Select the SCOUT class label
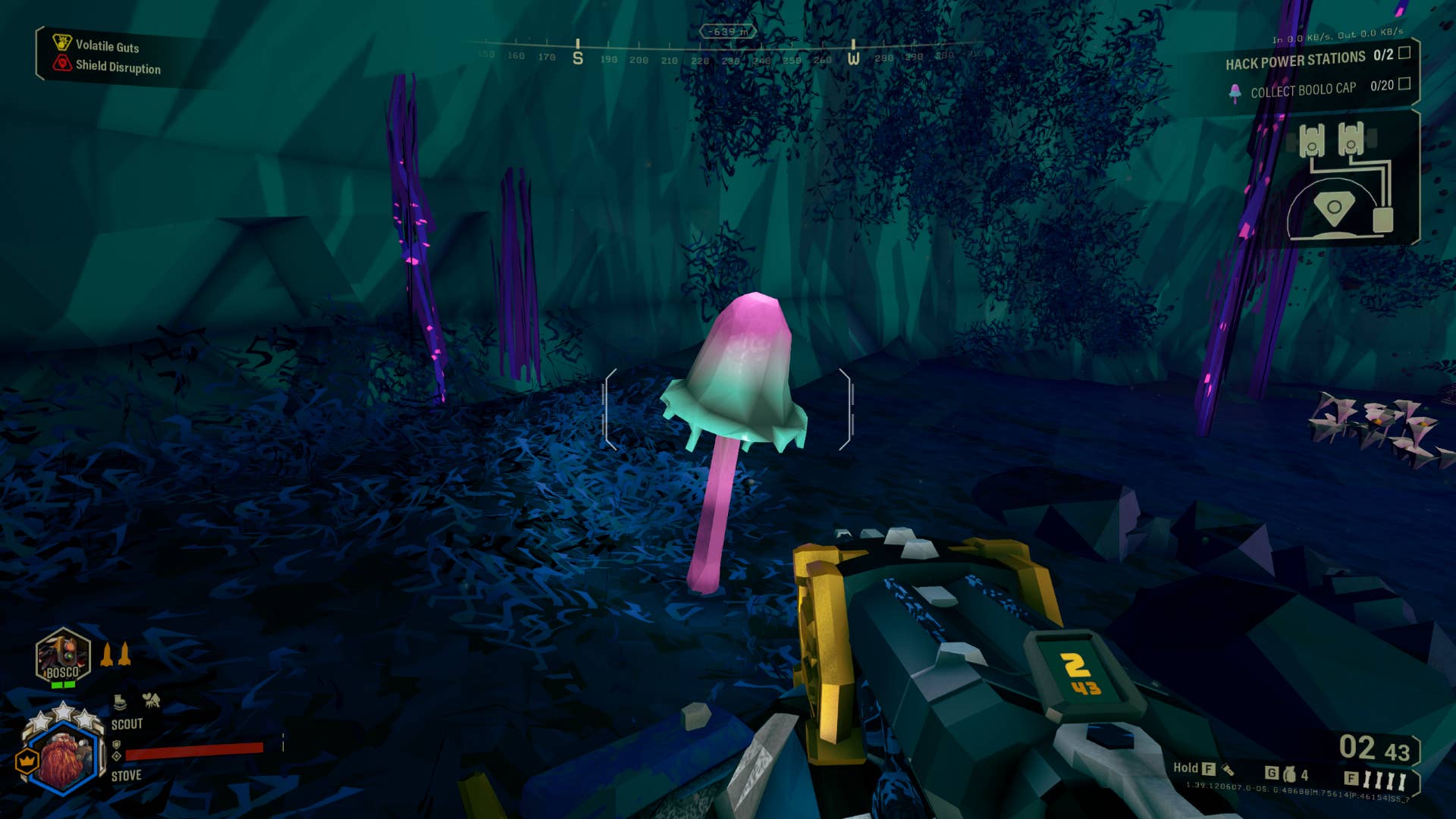The height and width of the screenshot is (819, 1456). pos(127,724)
